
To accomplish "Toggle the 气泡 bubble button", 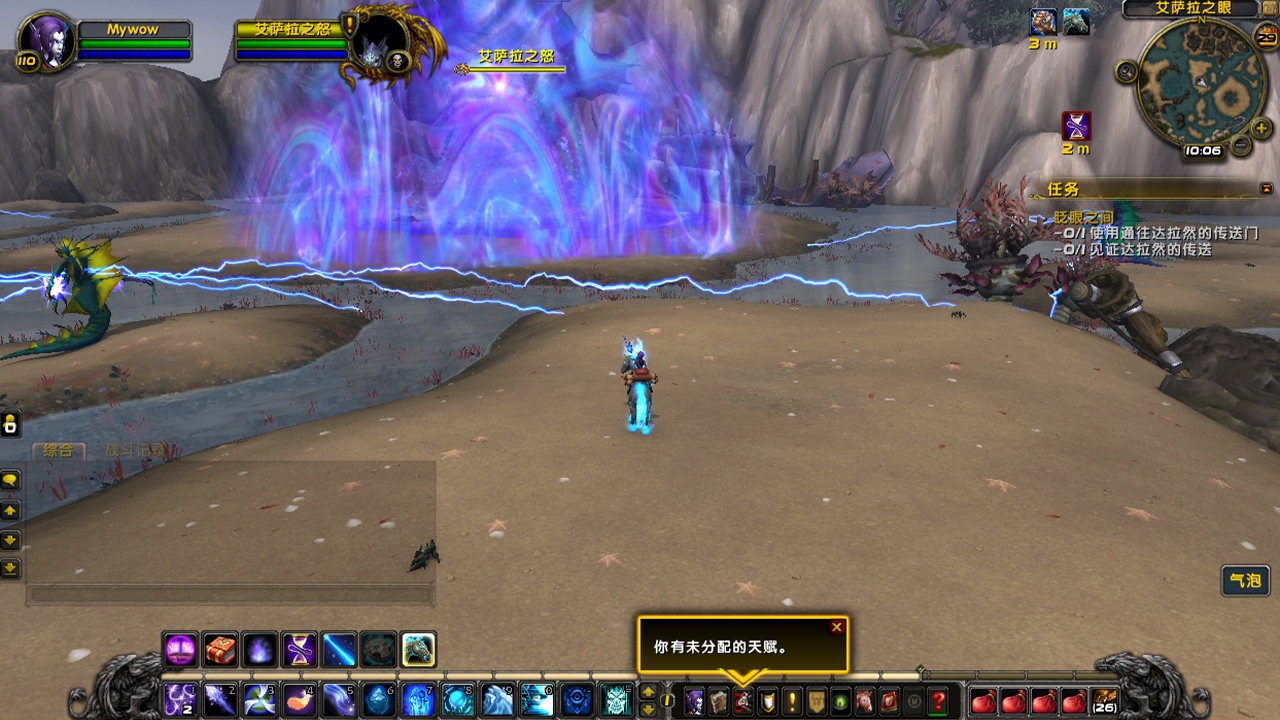I will pos(1246,580).
